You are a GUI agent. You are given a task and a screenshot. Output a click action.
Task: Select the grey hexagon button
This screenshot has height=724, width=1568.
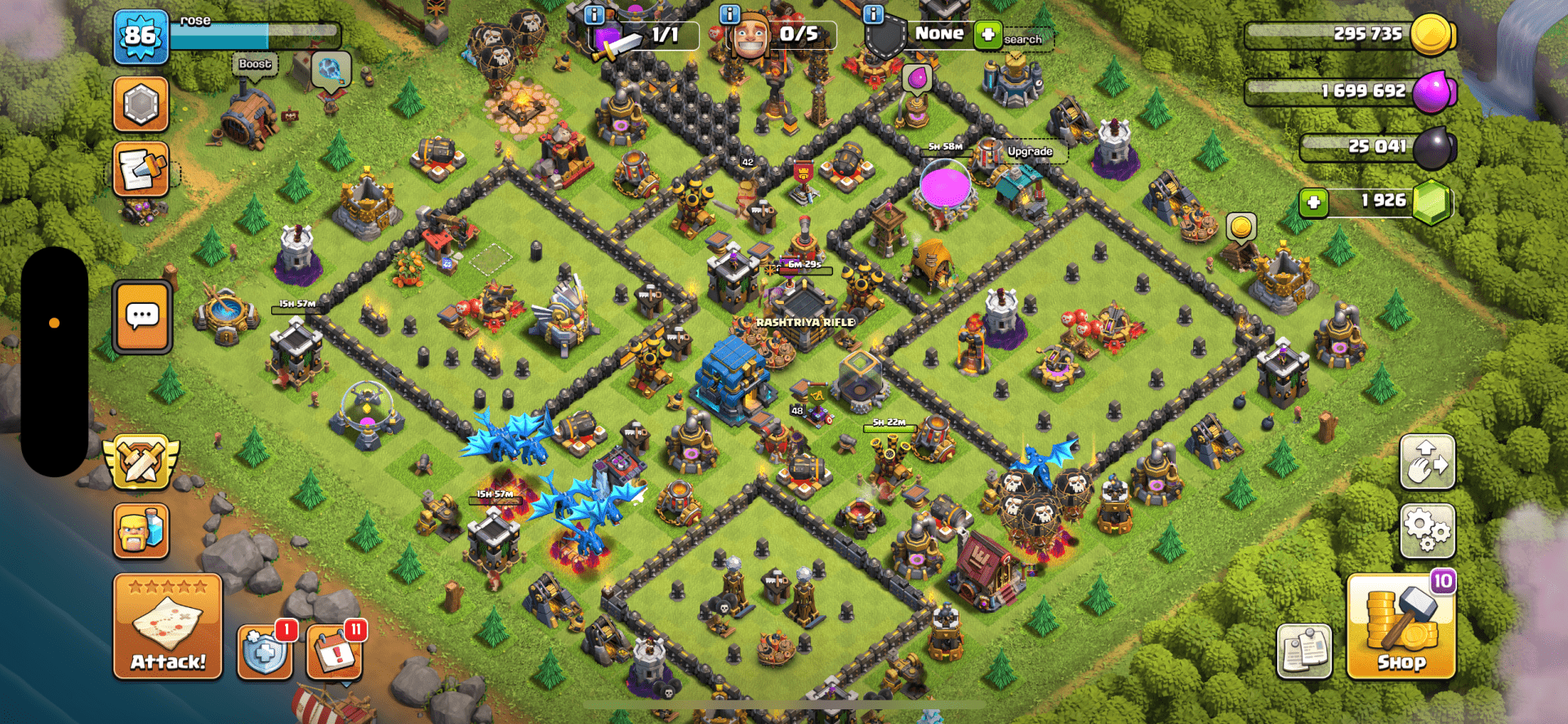[140, 105]
